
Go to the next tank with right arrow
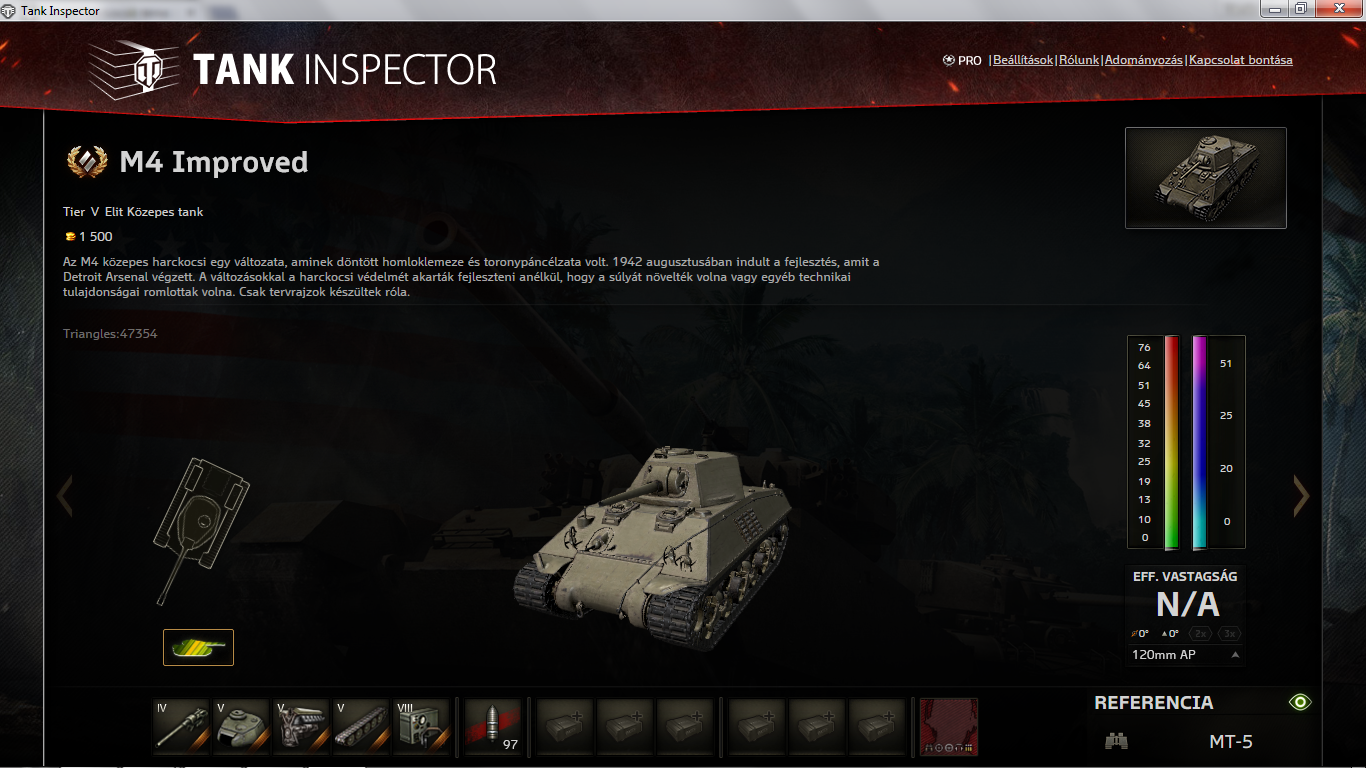tap(1301, 495)
